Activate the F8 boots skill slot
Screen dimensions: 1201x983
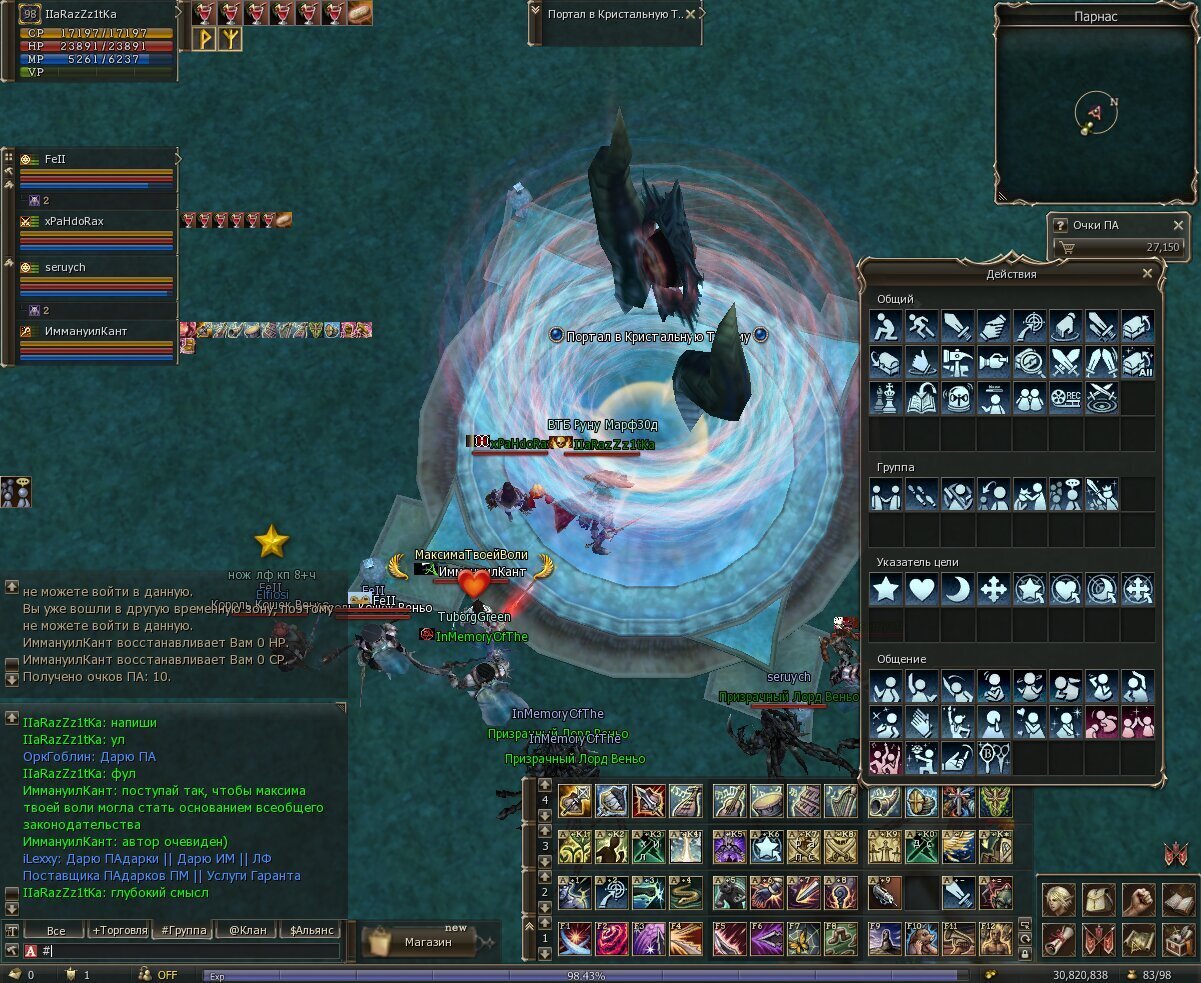tap(841, 940)
